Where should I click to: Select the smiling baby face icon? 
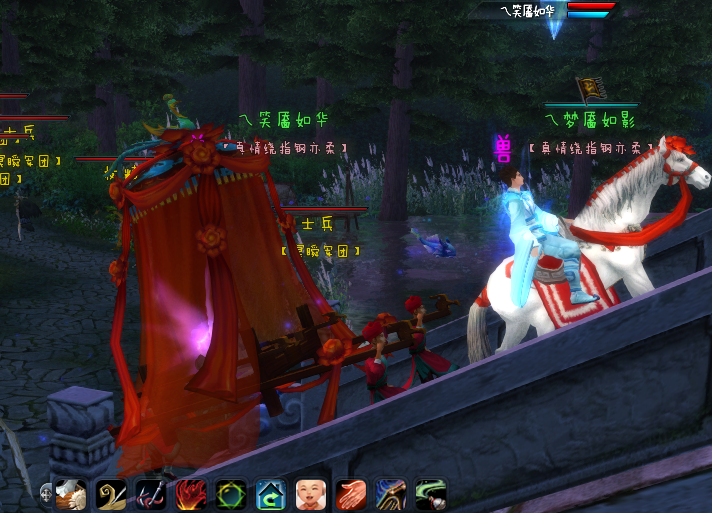coord(311,494)
